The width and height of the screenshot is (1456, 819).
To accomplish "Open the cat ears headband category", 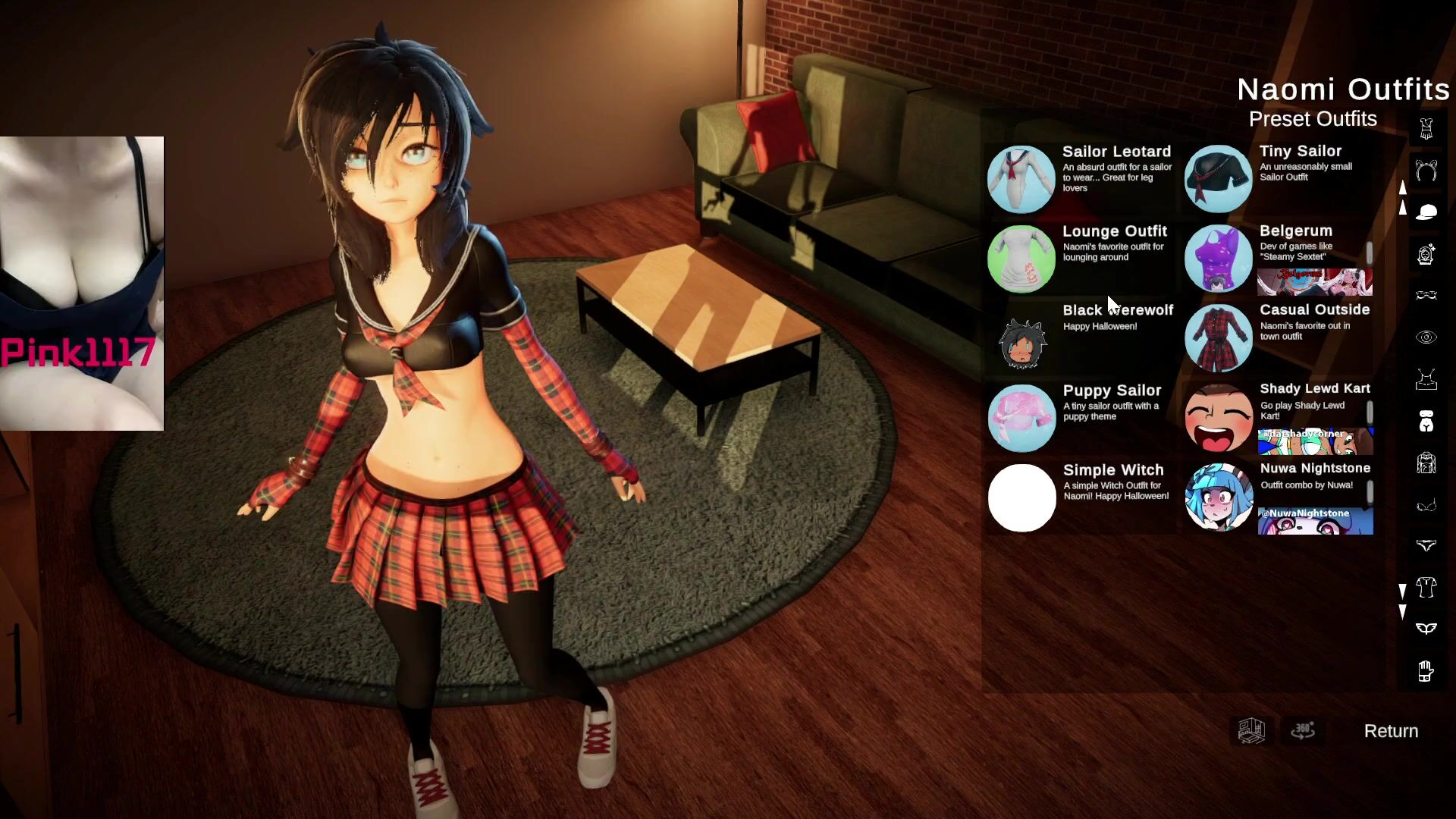I will 1426,171.
